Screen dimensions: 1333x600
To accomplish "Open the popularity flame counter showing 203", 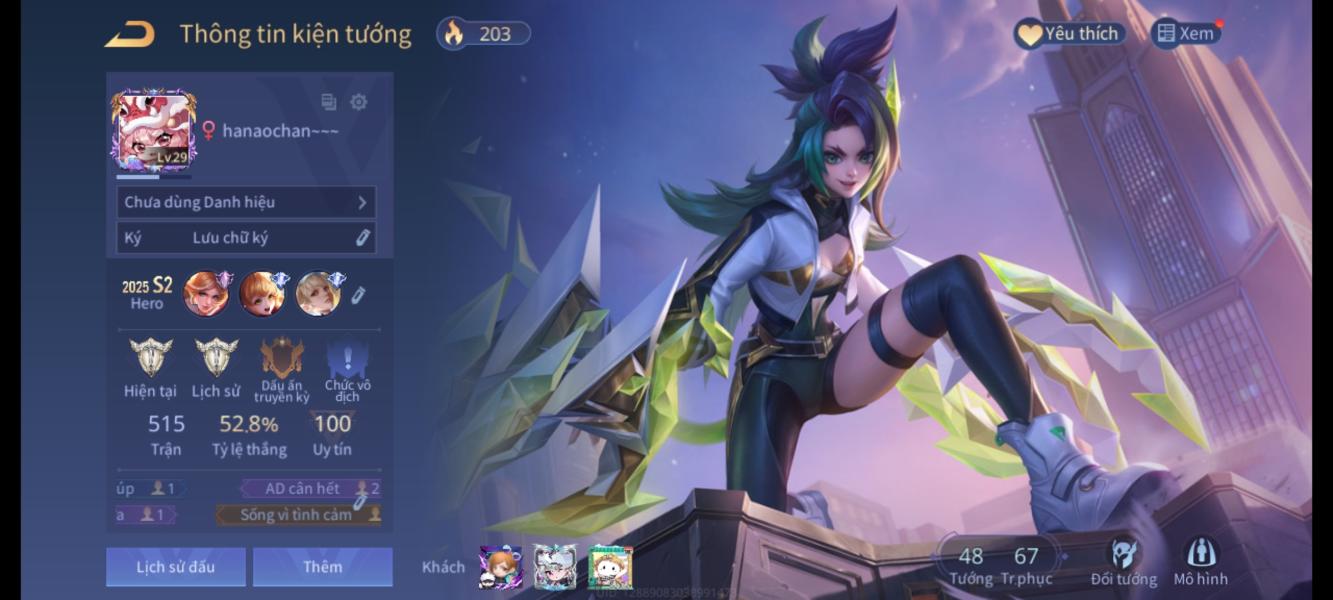I will (483, 34).
